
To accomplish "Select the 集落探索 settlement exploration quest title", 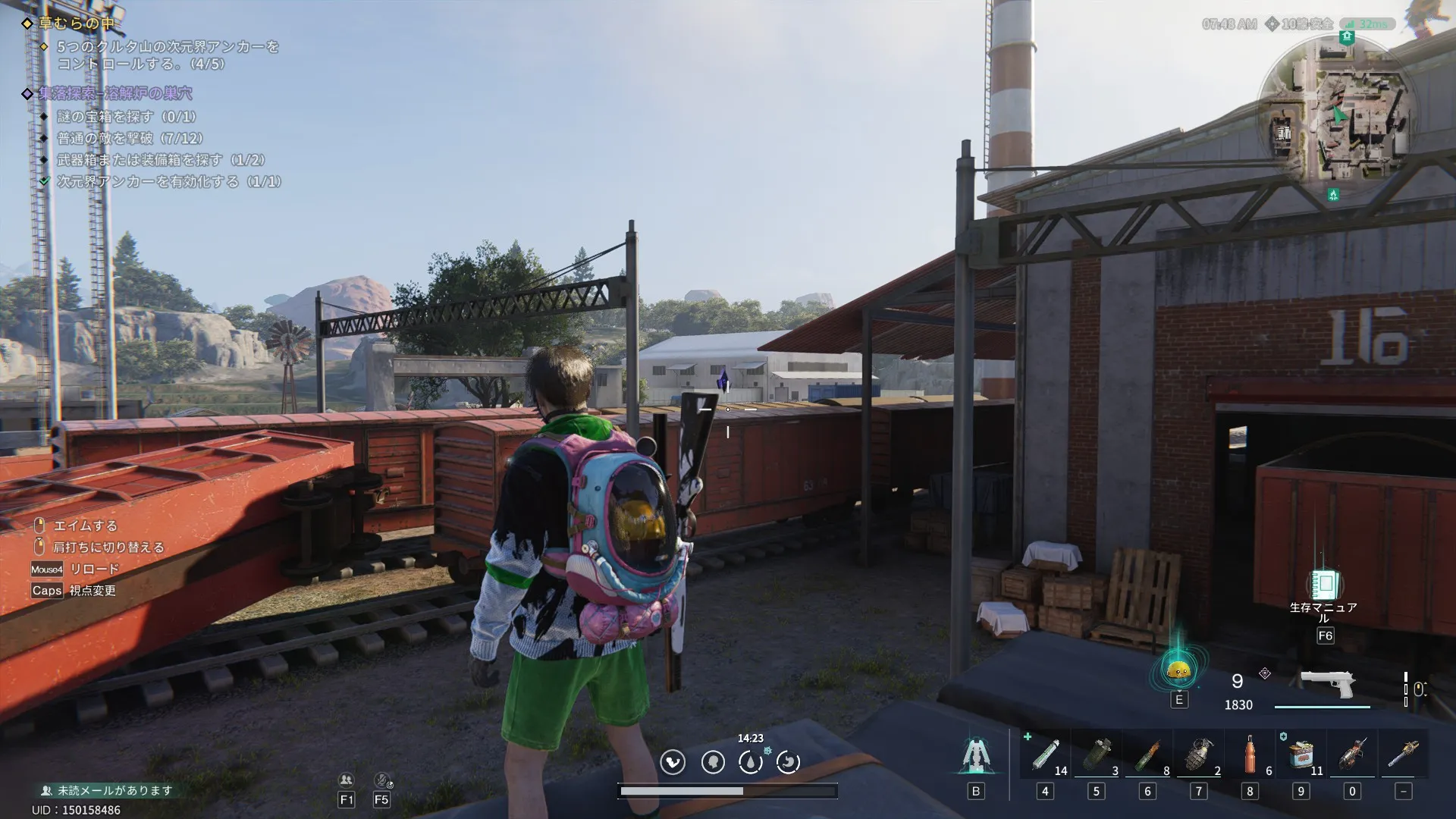I will [x=115, y=93].
